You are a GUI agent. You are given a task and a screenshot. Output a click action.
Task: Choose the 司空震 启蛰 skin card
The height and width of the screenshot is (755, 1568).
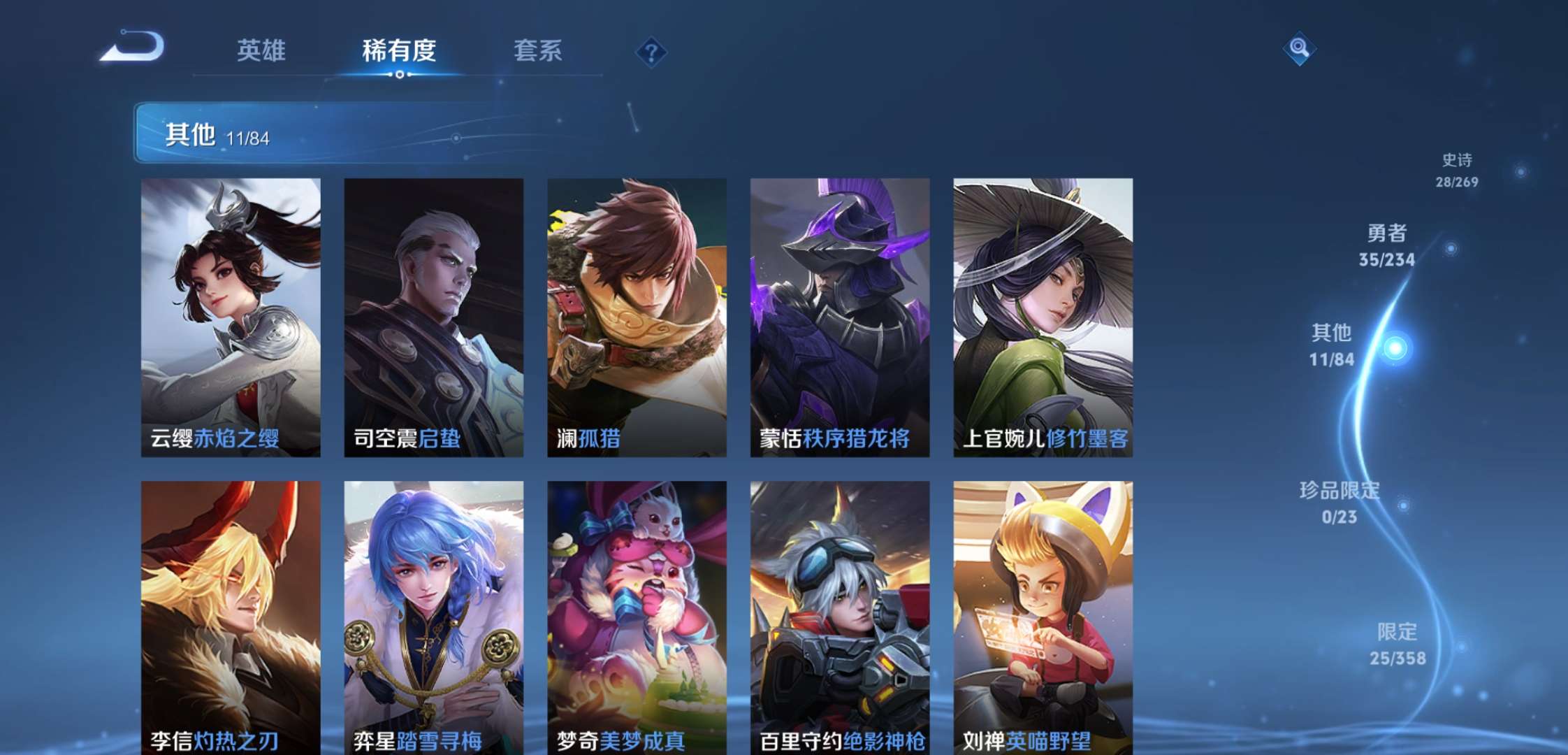(x=433, y=317)
